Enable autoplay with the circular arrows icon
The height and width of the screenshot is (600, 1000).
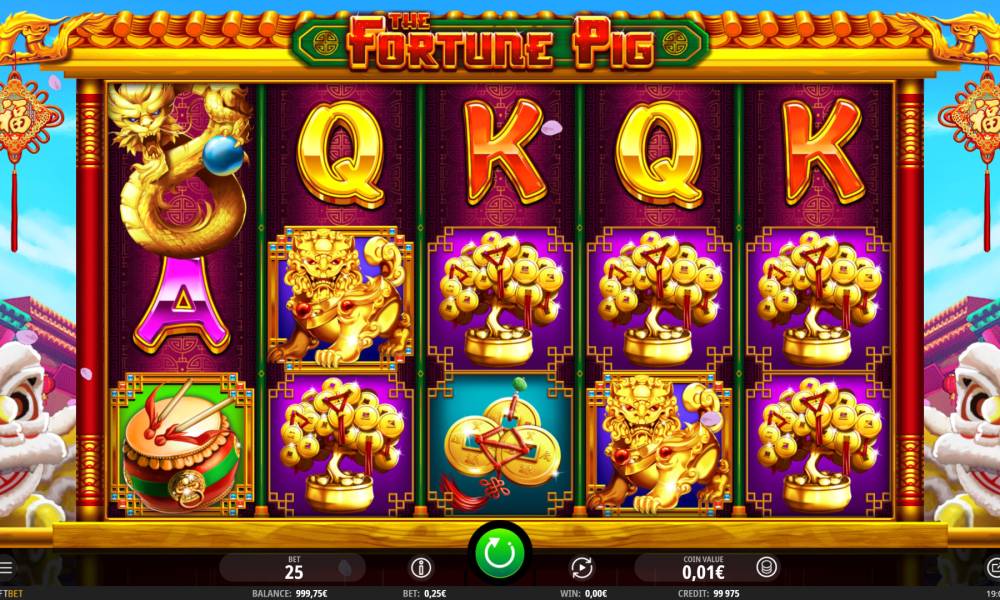(x=581, y=568)
